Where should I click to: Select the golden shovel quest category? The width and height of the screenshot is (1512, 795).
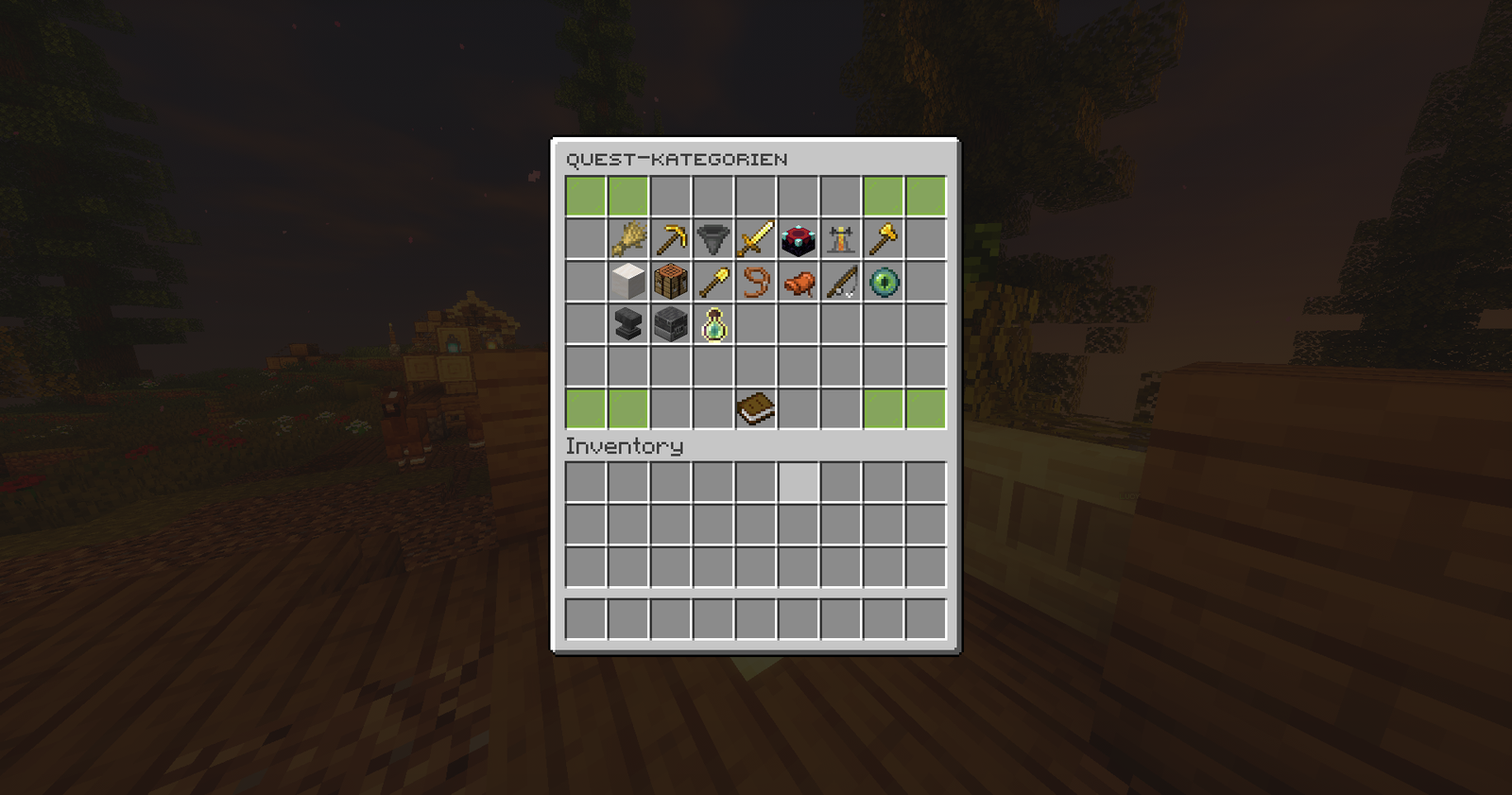click(x=713, y=282)
